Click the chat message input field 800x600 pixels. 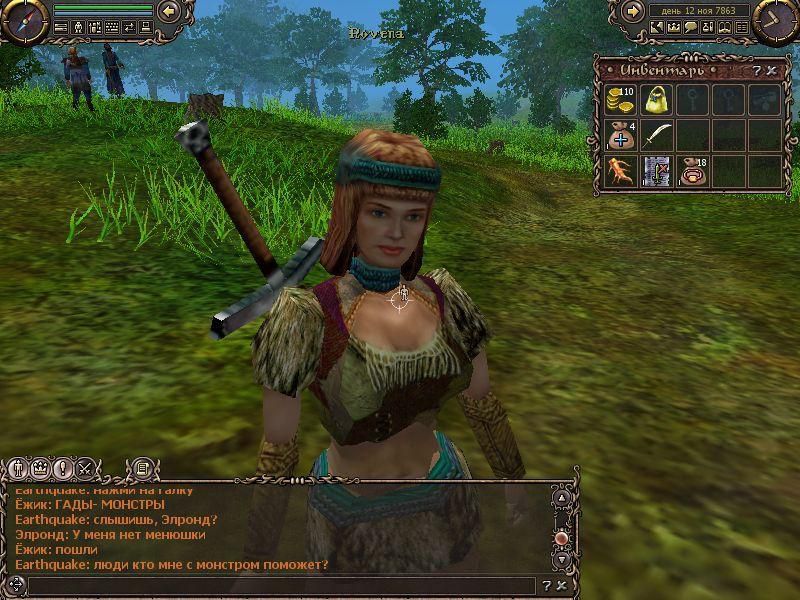point(280,585)
